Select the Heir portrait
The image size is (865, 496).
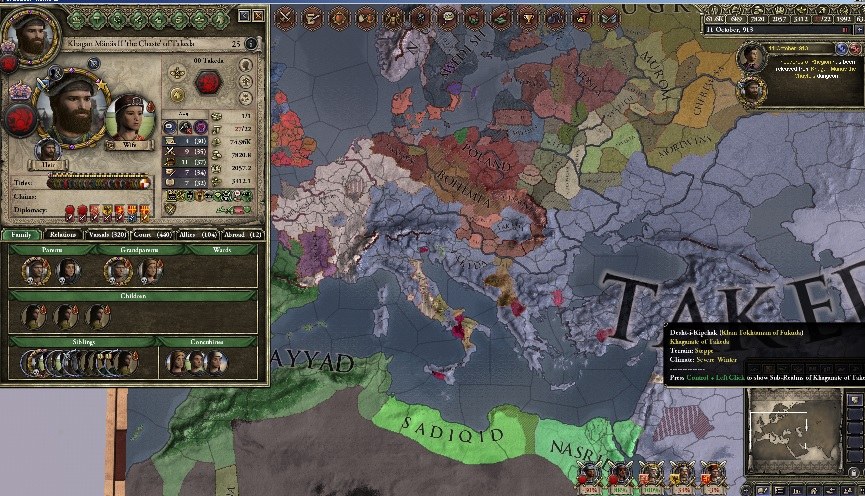(x=48, y=150)
